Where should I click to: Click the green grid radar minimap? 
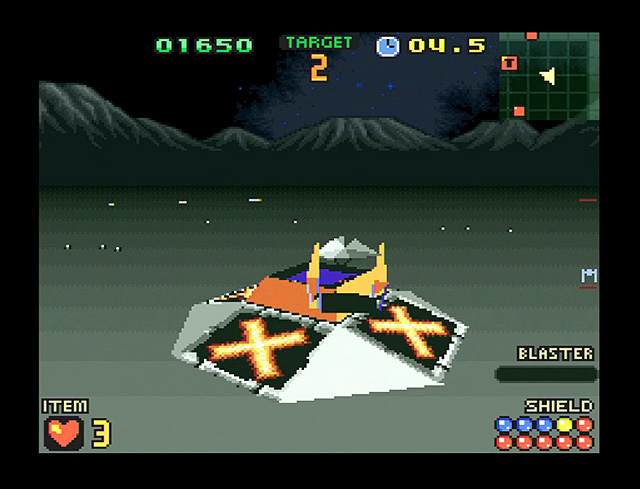point(548,77)
